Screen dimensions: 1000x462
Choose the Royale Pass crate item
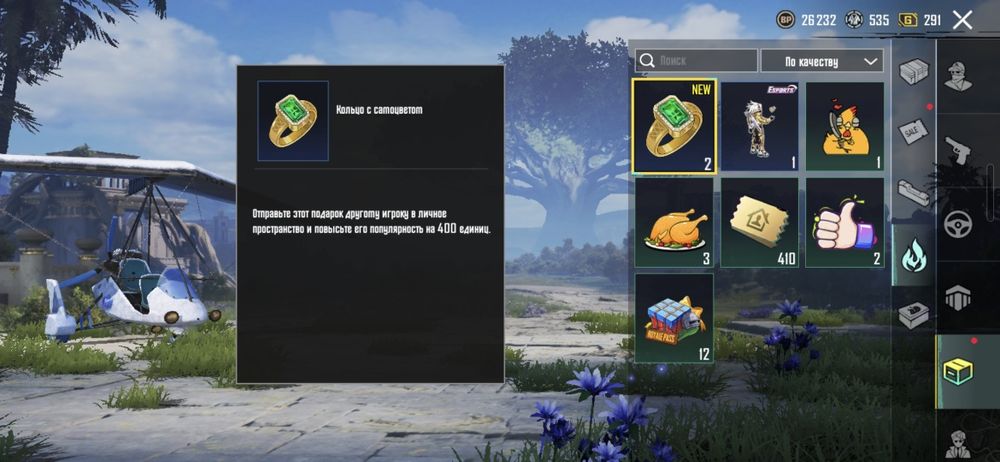(x=674, y=318)
